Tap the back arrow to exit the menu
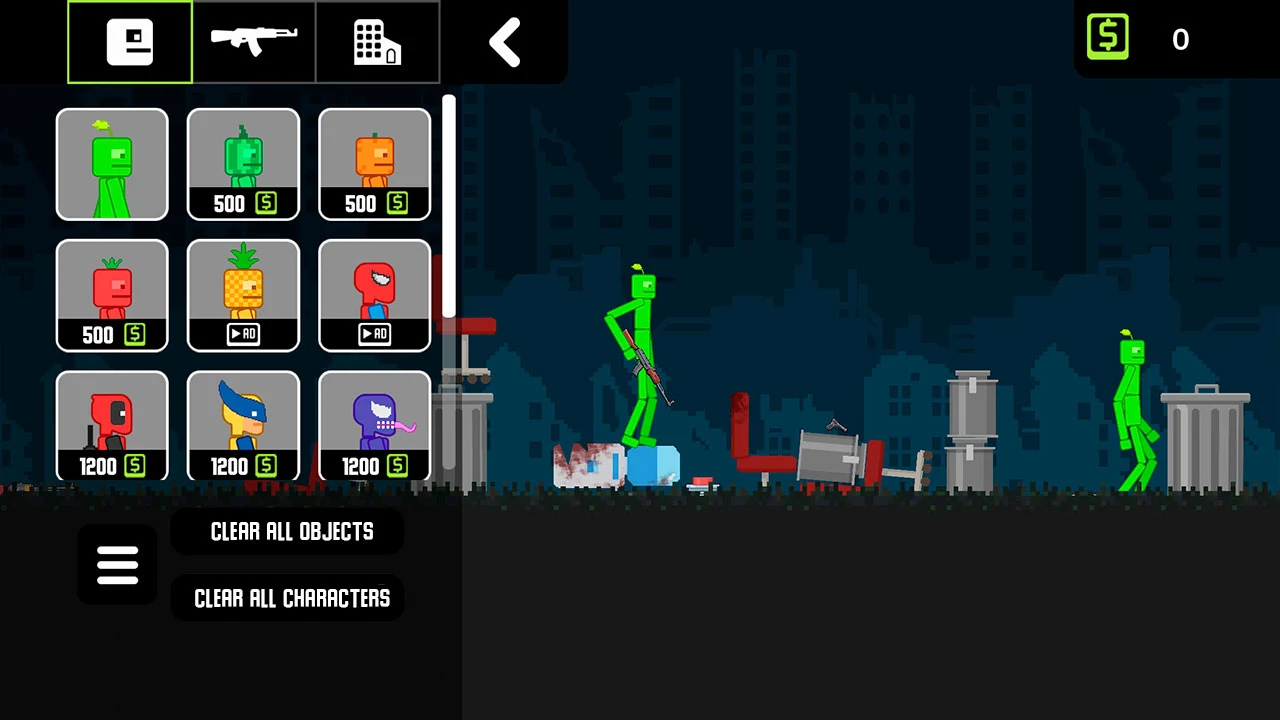Image resolution: width=1280 pixels, height=720 pixels. click(x=504, y=41)
